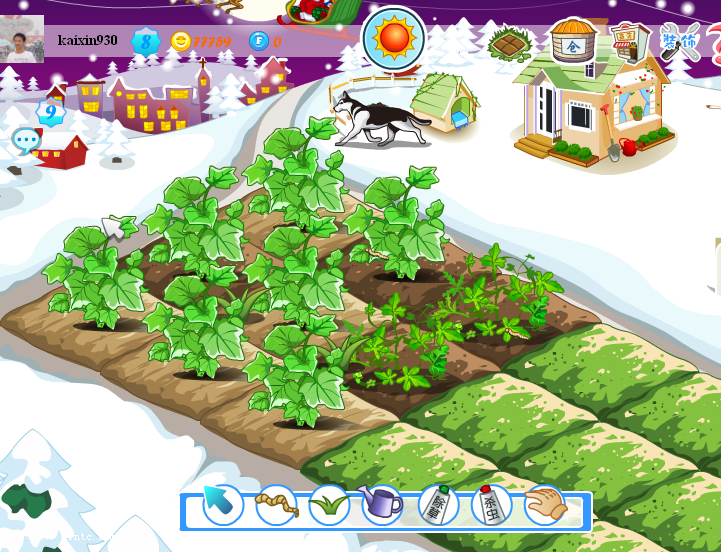Open the farmland plot icon
The image size is (721, 552).
[510, 42]
